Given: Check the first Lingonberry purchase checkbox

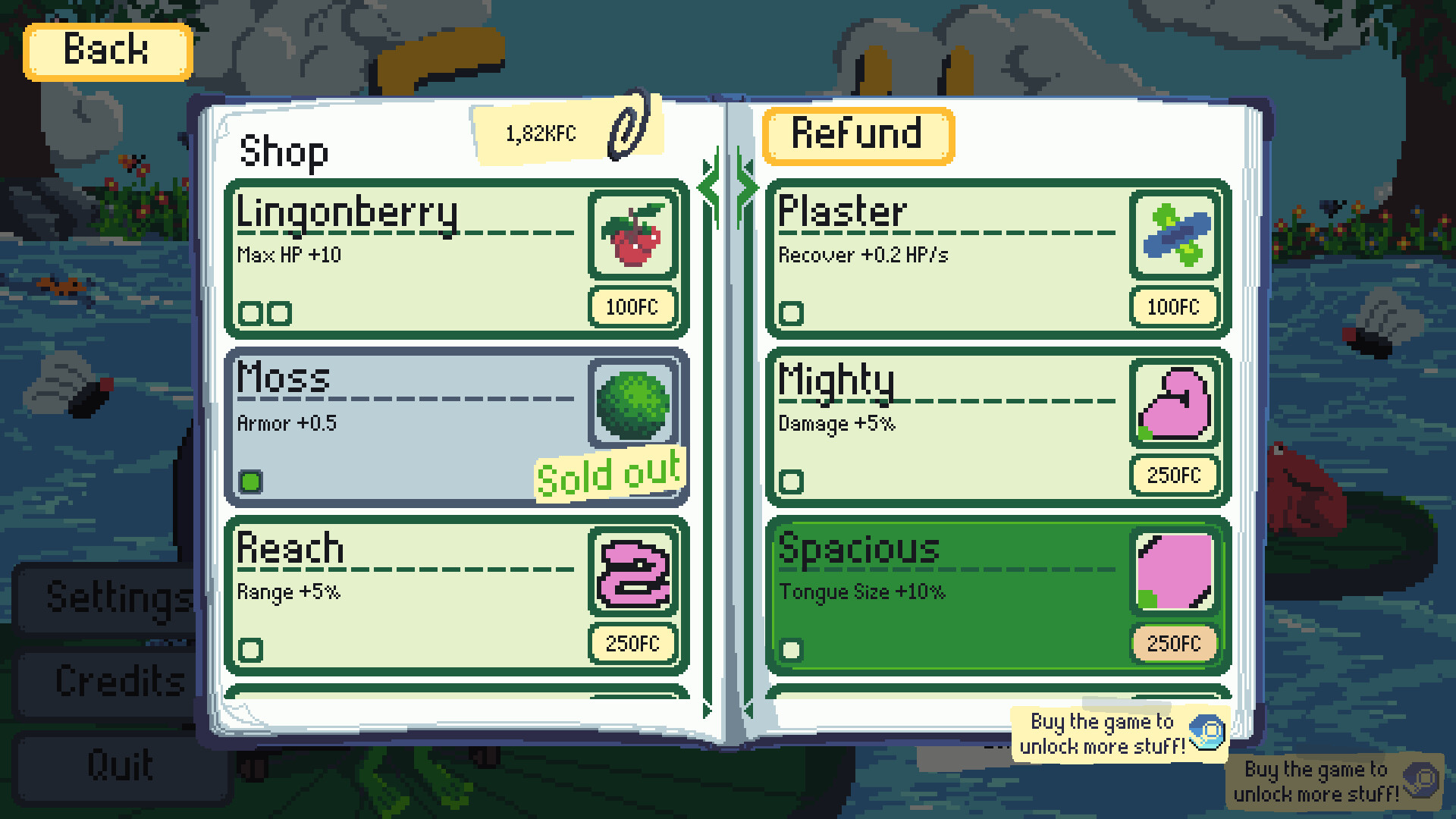Looking at the screenshot, I should click(x=251, y=312).
